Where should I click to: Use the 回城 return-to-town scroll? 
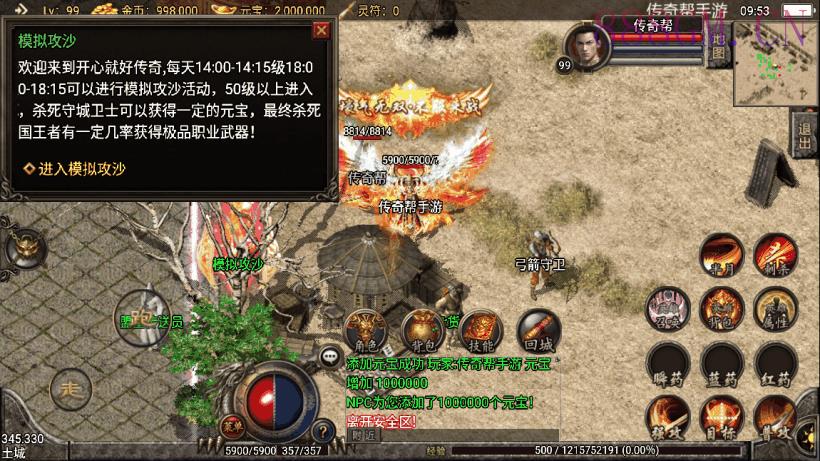click(x=538, y=330)
